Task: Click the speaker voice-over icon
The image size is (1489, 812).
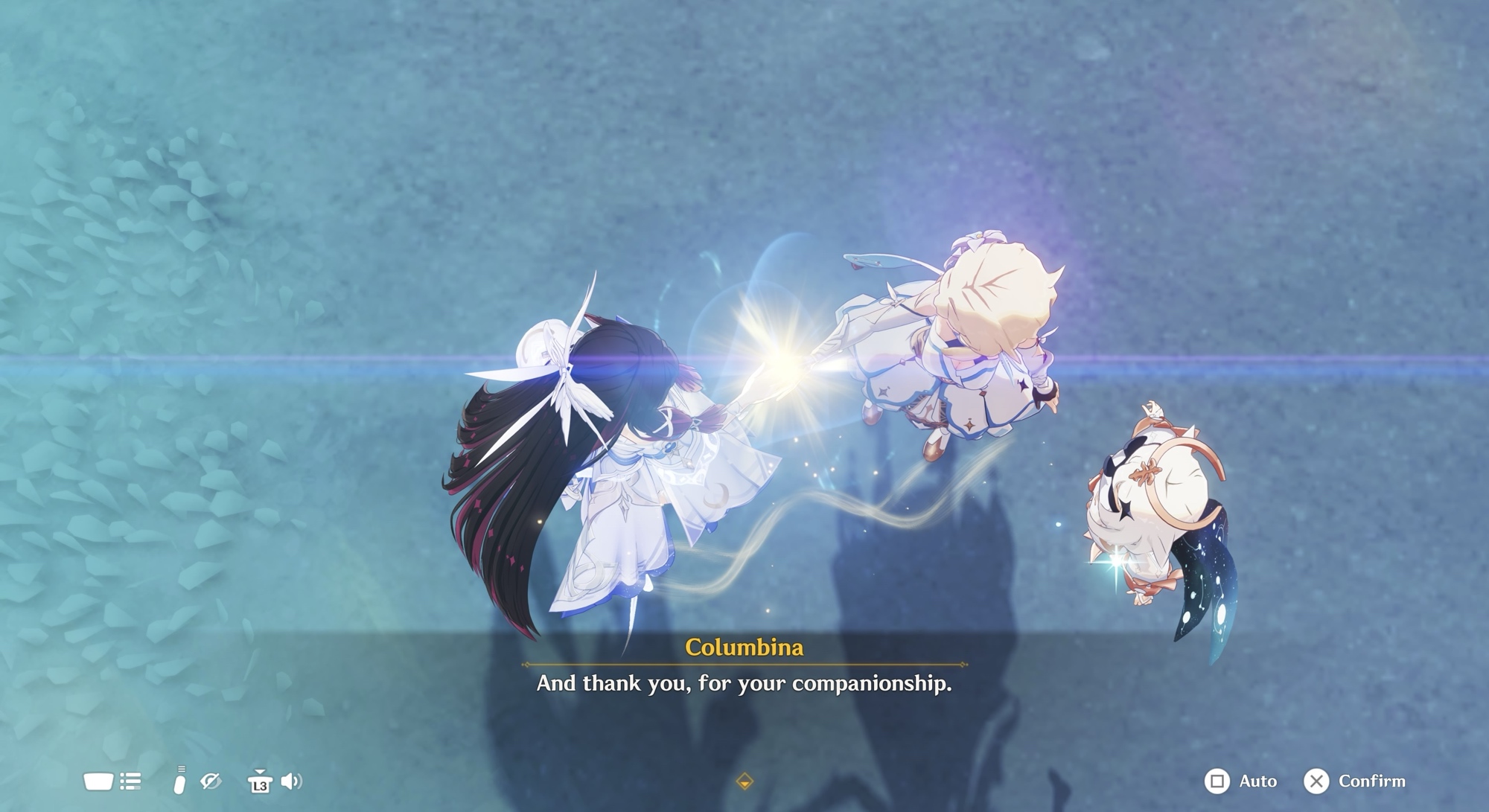Action: [291, 781]
